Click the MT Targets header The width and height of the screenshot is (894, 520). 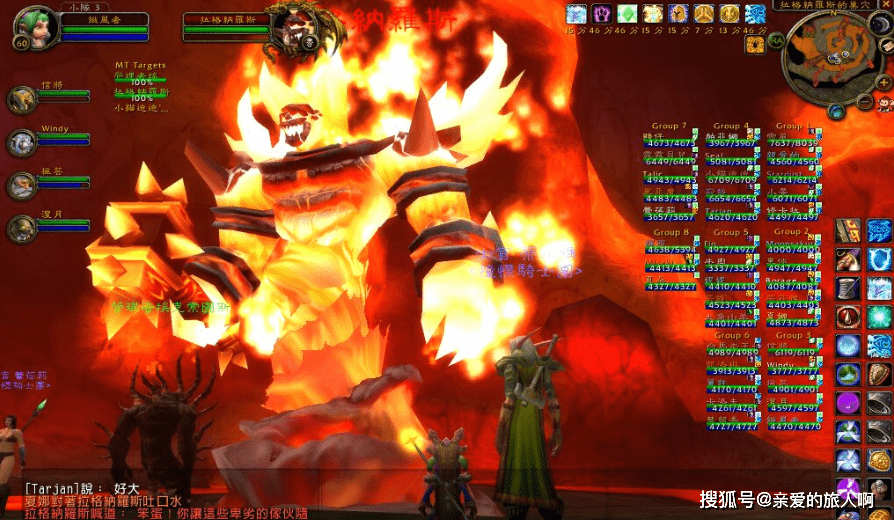[140, 64]
